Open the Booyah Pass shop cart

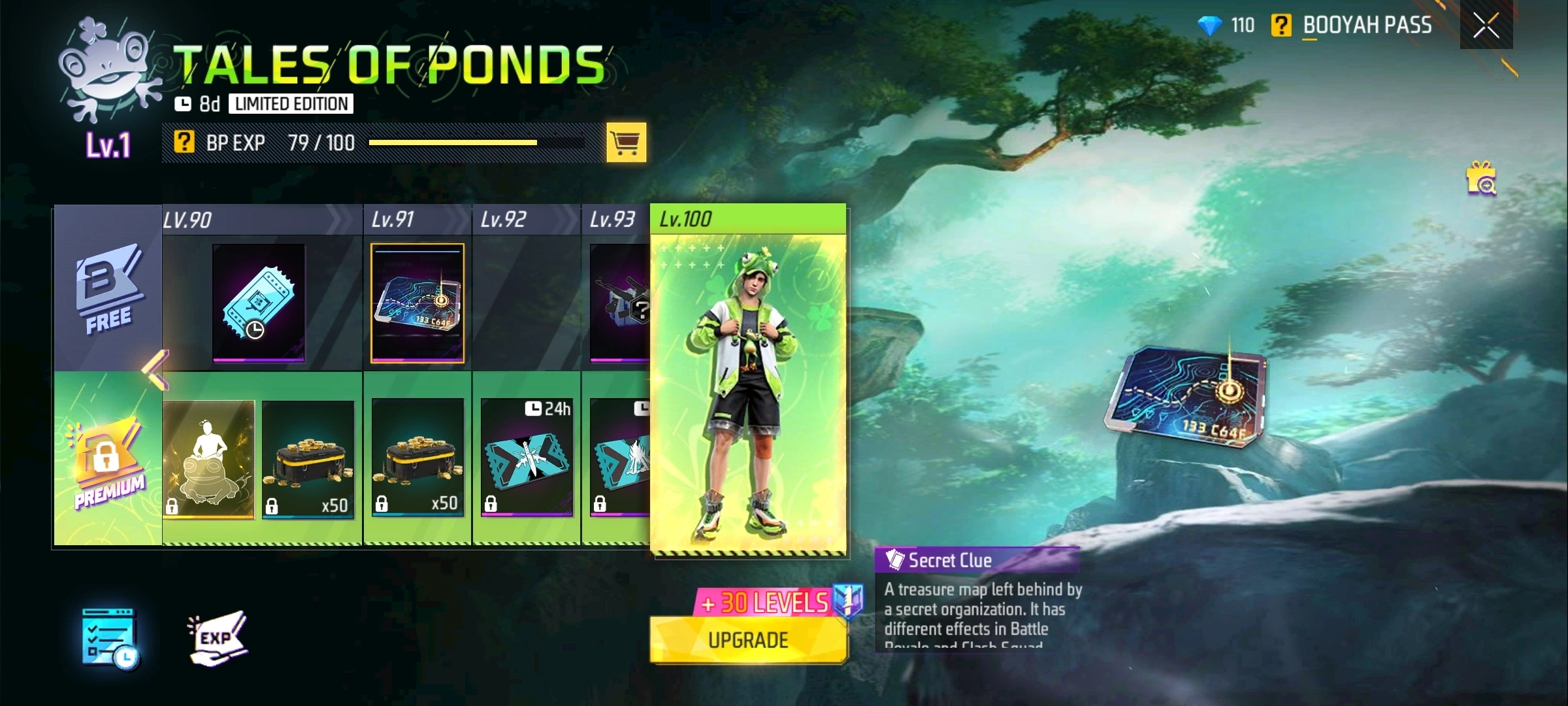(626, 143)
